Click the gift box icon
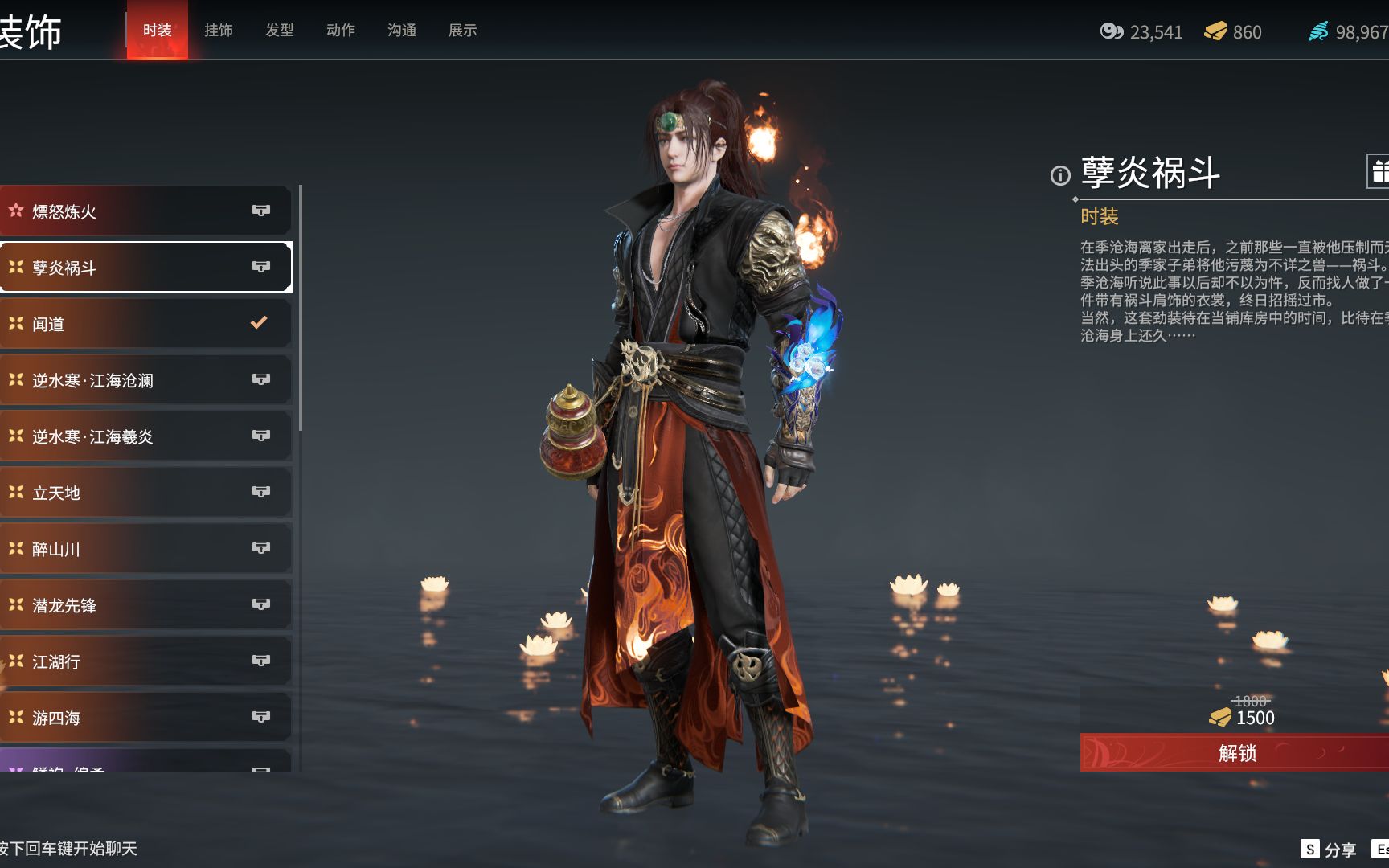1389x868 pixels. [1379, 171]
